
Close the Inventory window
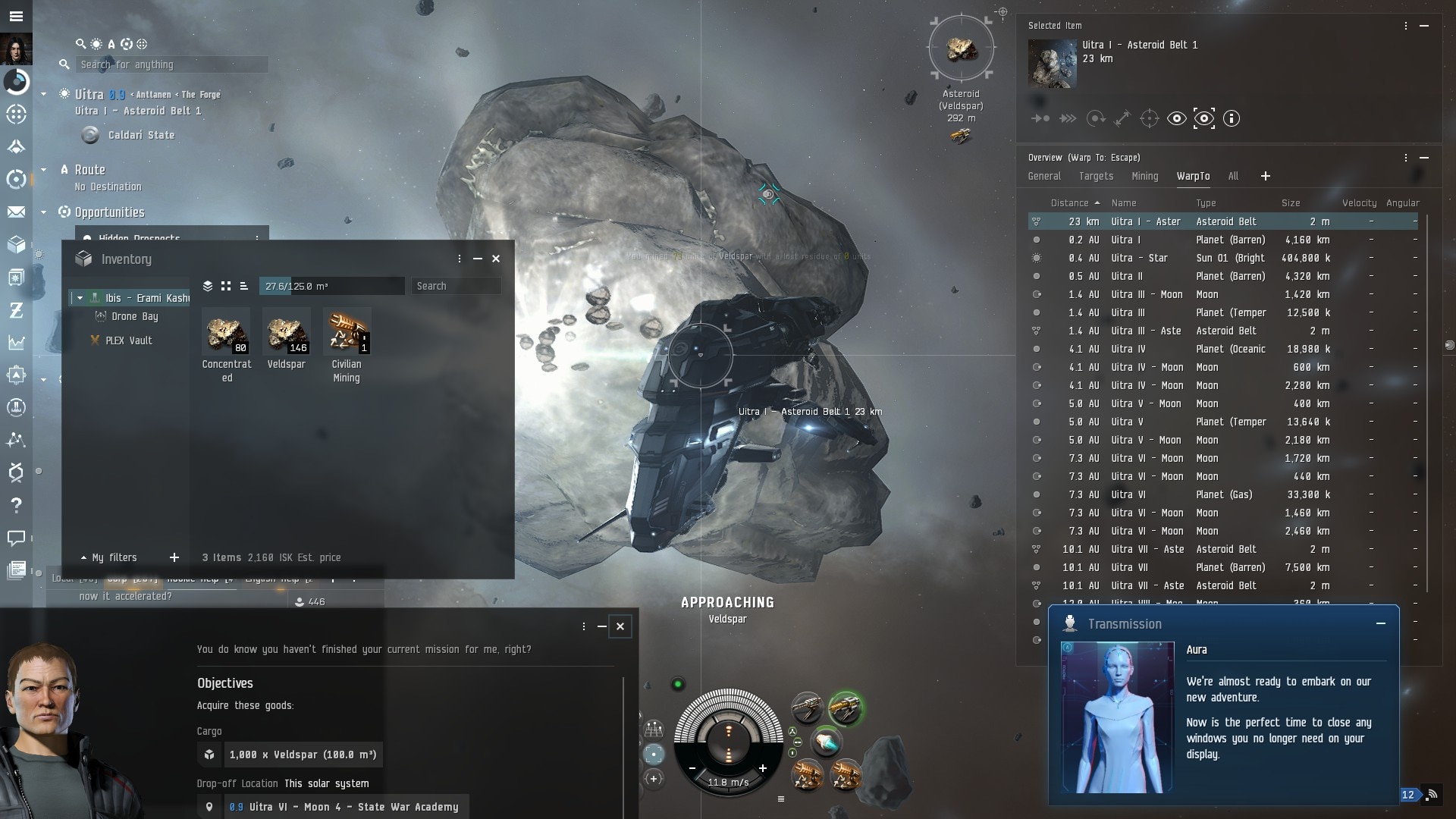coord(496,259)
